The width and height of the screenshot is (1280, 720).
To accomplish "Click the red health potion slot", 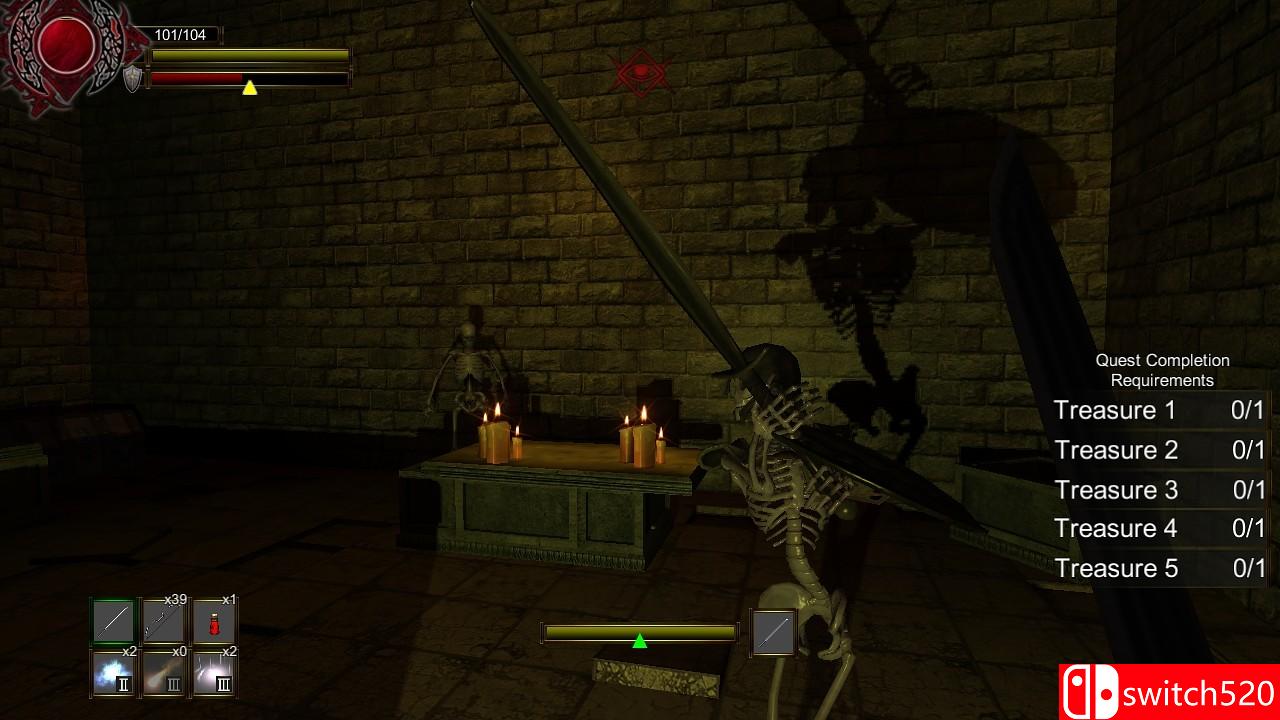I will tap(214, 622).
